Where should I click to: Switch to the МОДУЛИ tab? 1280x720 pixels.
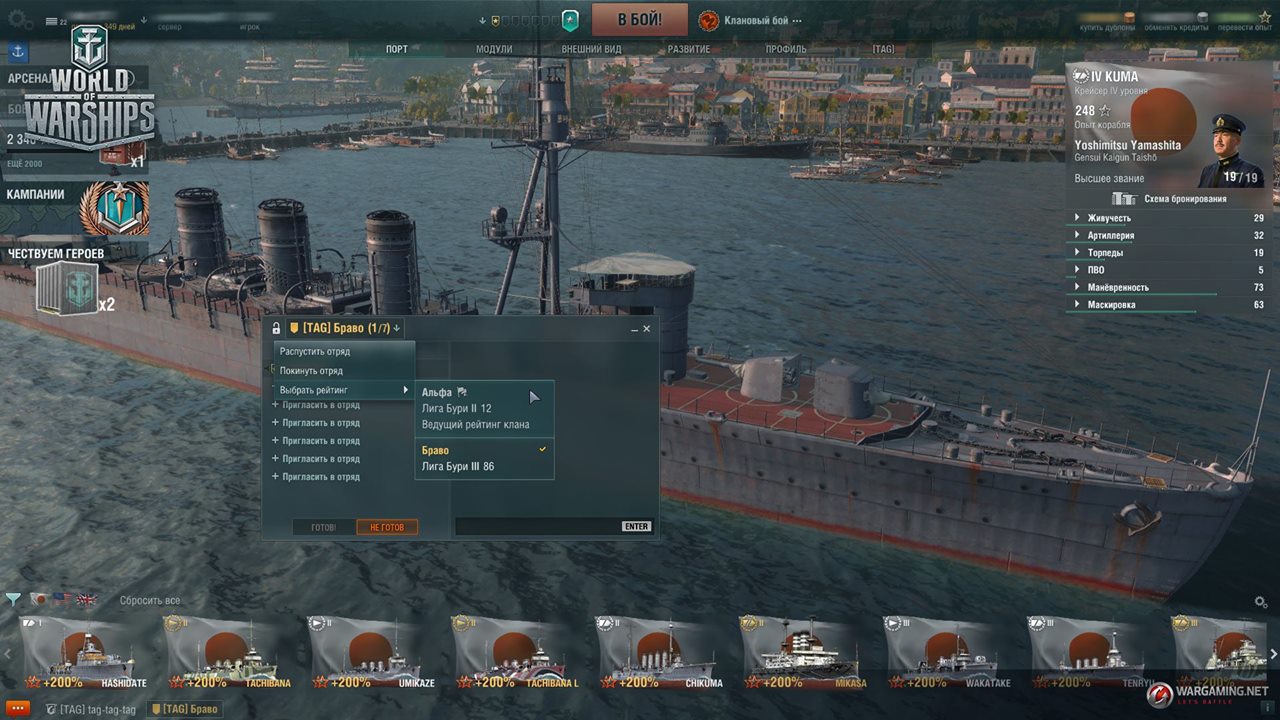click(494, 50)
